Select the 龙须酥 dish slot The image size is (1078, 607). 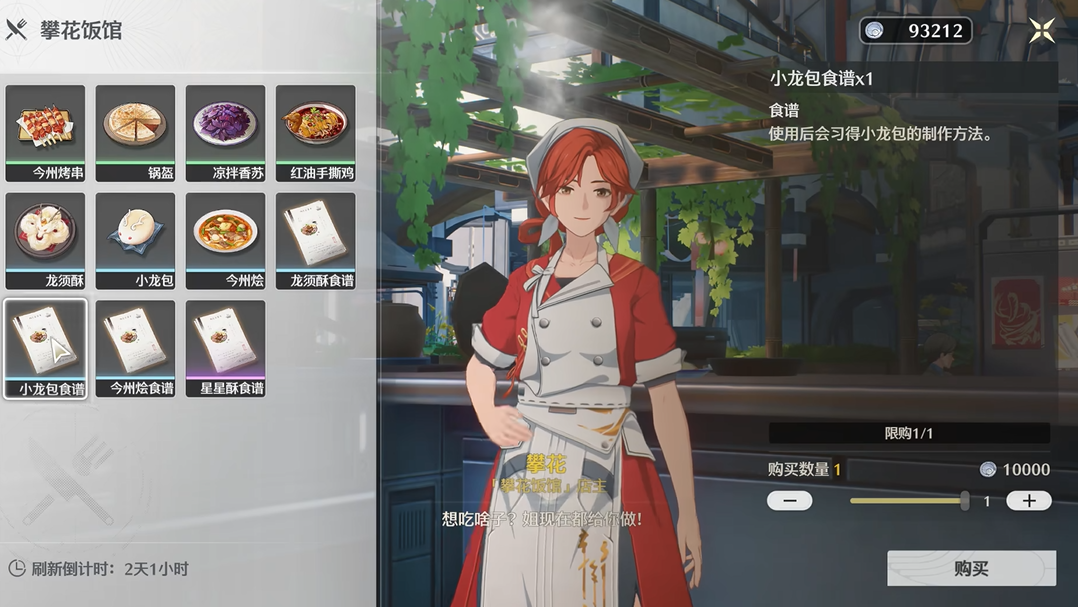point(45,240)
